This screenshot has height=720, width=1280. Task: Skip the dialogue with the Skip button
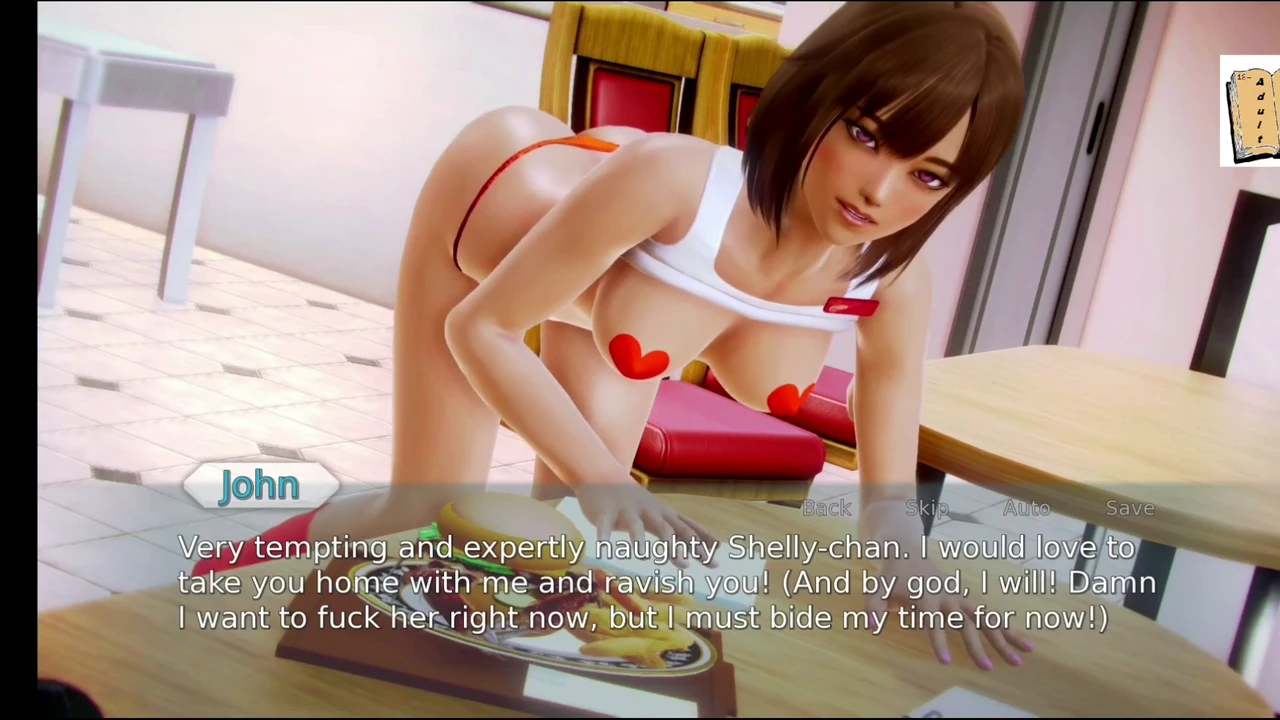click(926, 508)
